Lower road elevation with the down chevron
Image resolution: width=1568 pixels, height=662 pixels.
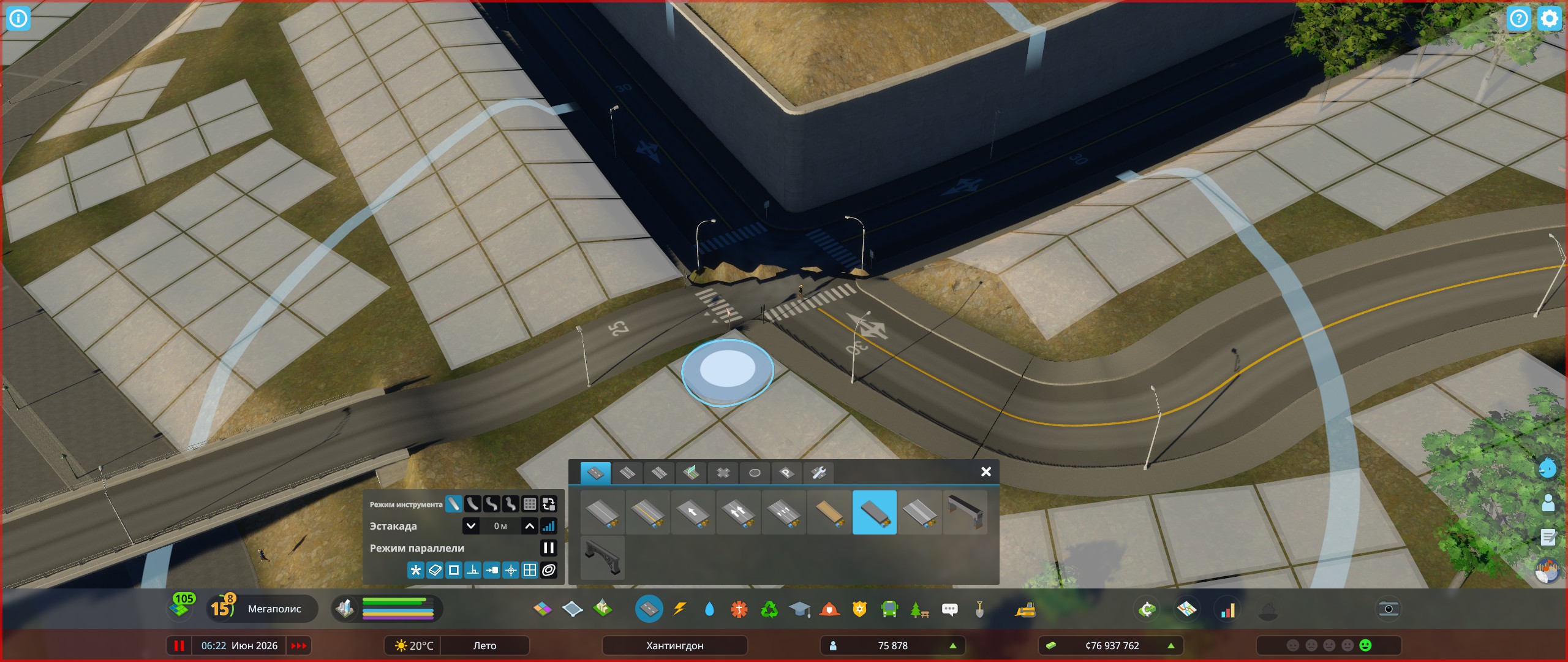click(x=470, y=526)
